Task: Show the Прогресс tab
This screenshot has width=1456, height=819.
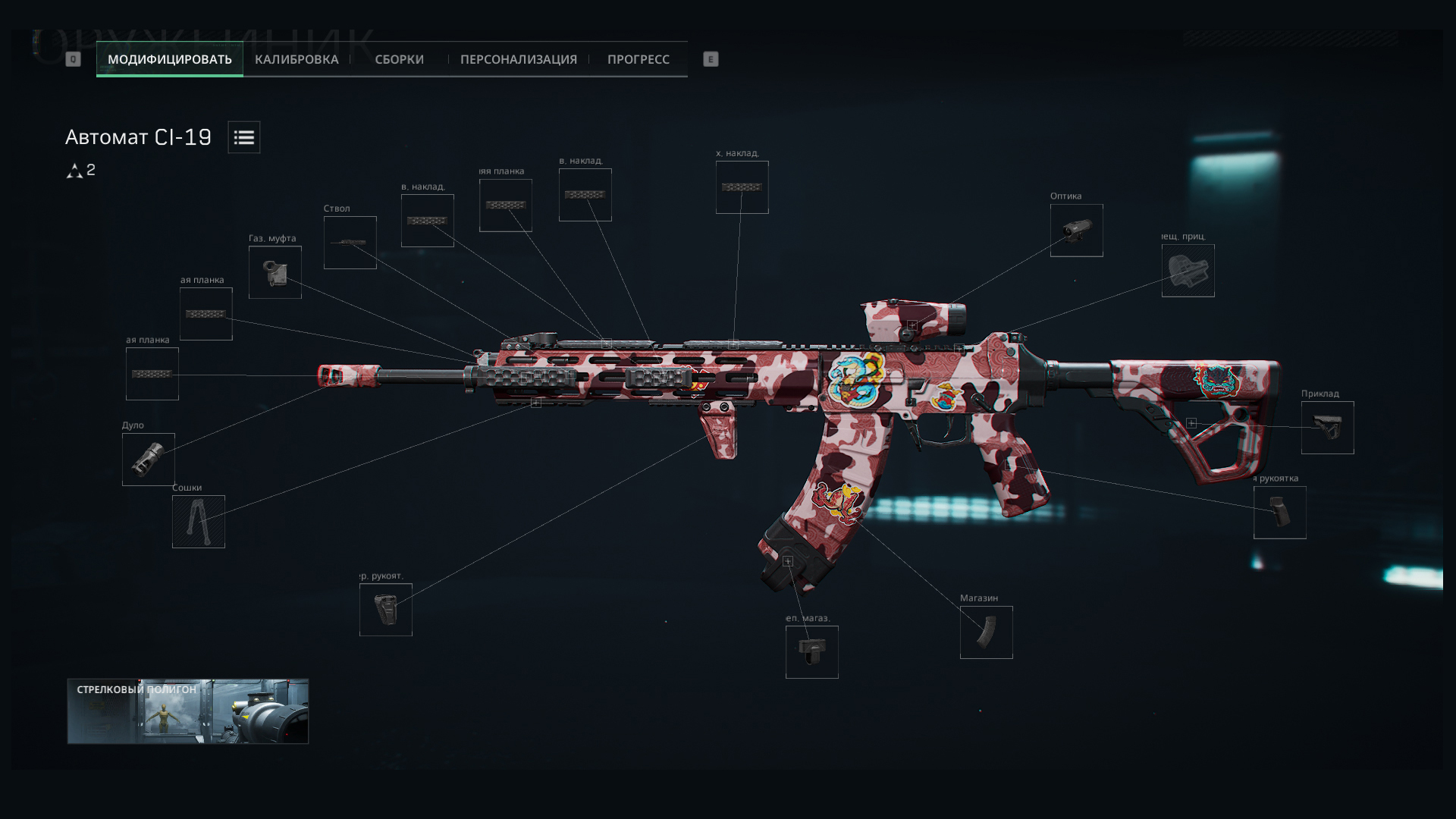Action: tap(638, 59)
